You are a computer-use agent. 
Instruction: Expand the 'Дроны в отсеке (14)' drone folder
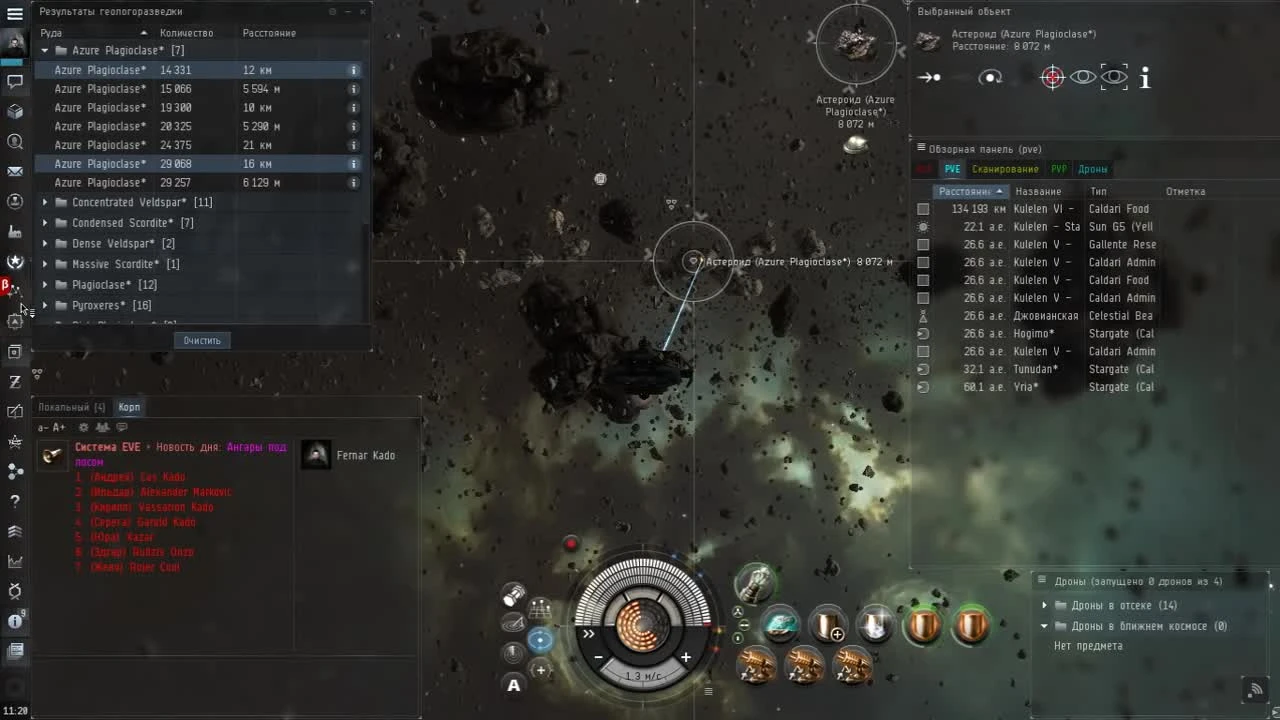pyautogui.click(x=1045, y=605)
